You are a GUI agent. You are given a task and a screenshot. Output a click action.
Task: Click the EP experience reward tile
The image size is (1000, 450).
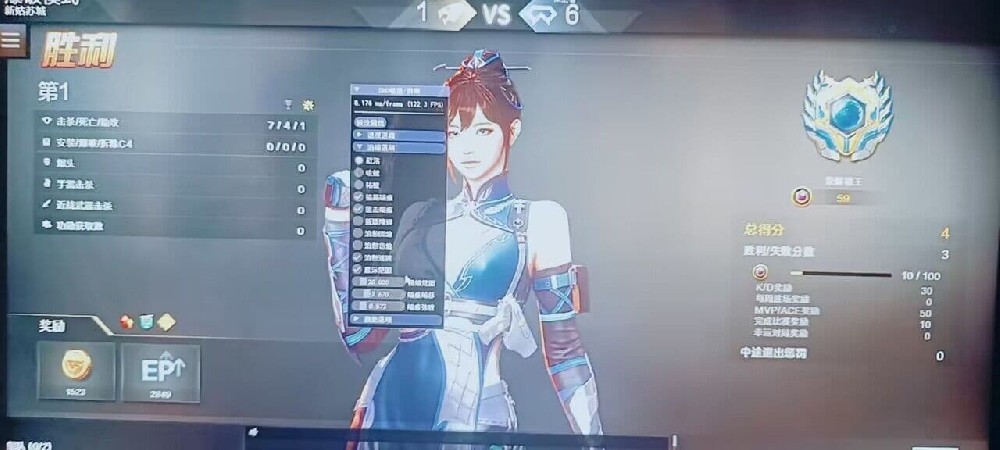[160, 371]
